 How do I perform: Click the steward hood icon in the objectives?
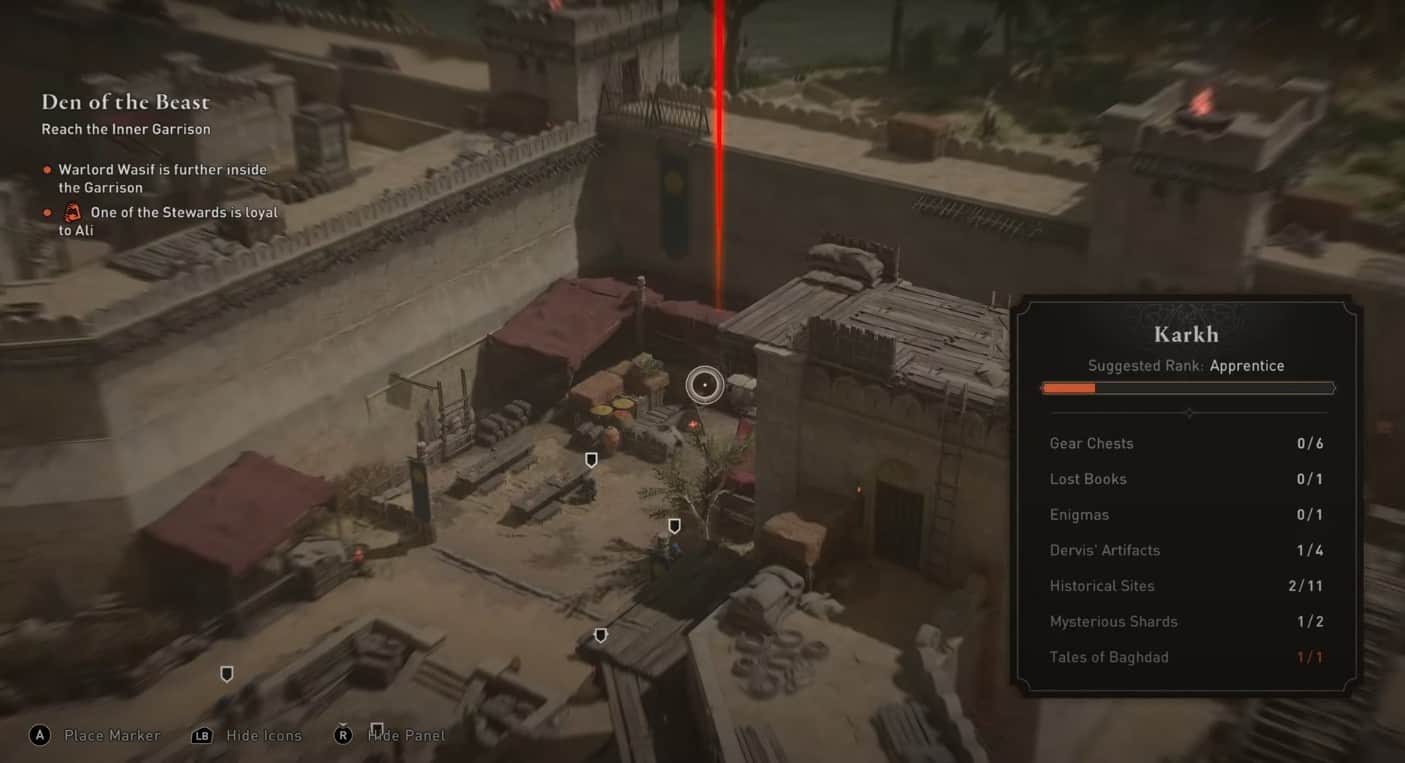[71, 212]
